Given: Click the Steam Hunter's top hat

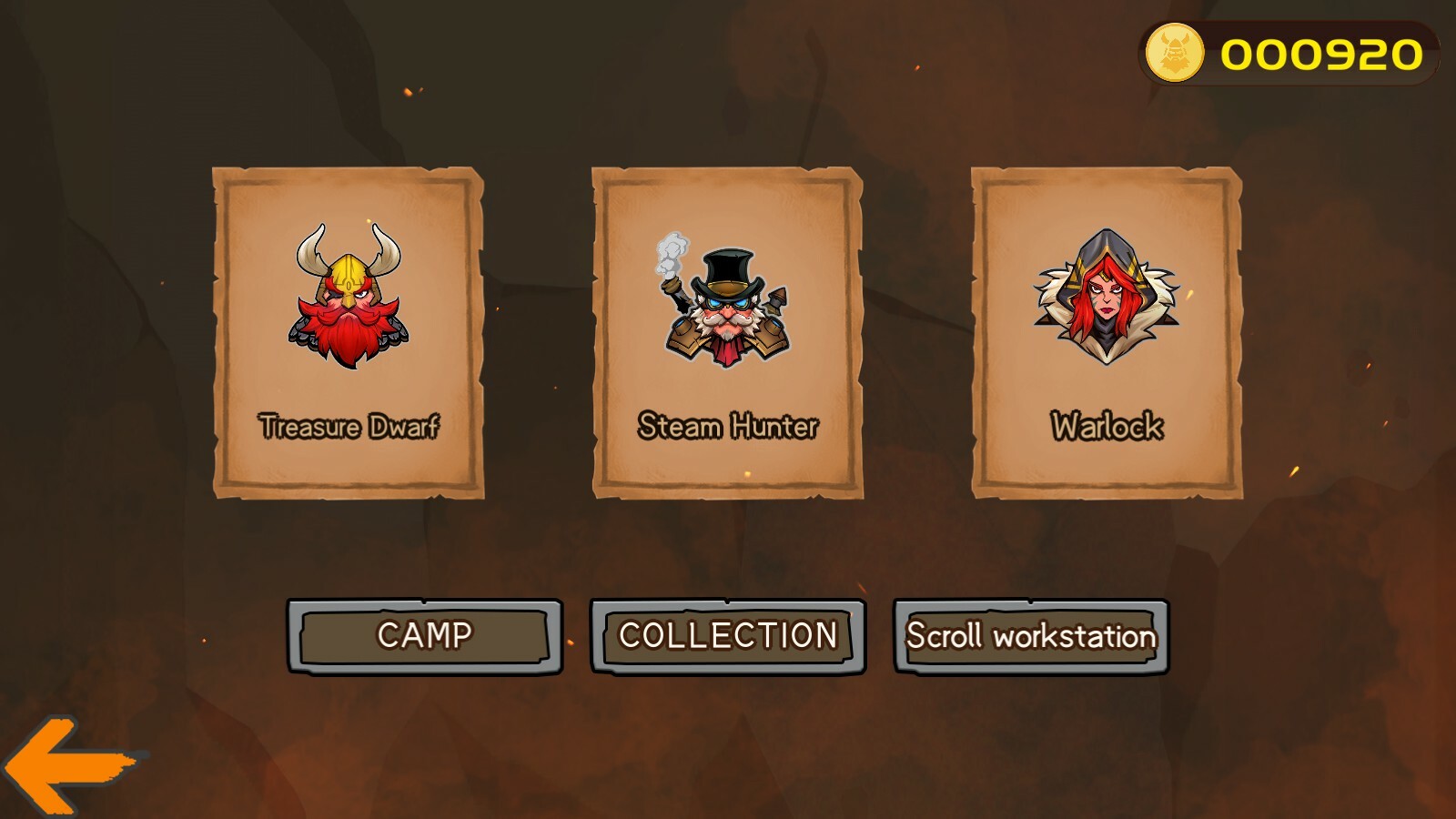Looking at the screenshot, I should tap(728, 268).
